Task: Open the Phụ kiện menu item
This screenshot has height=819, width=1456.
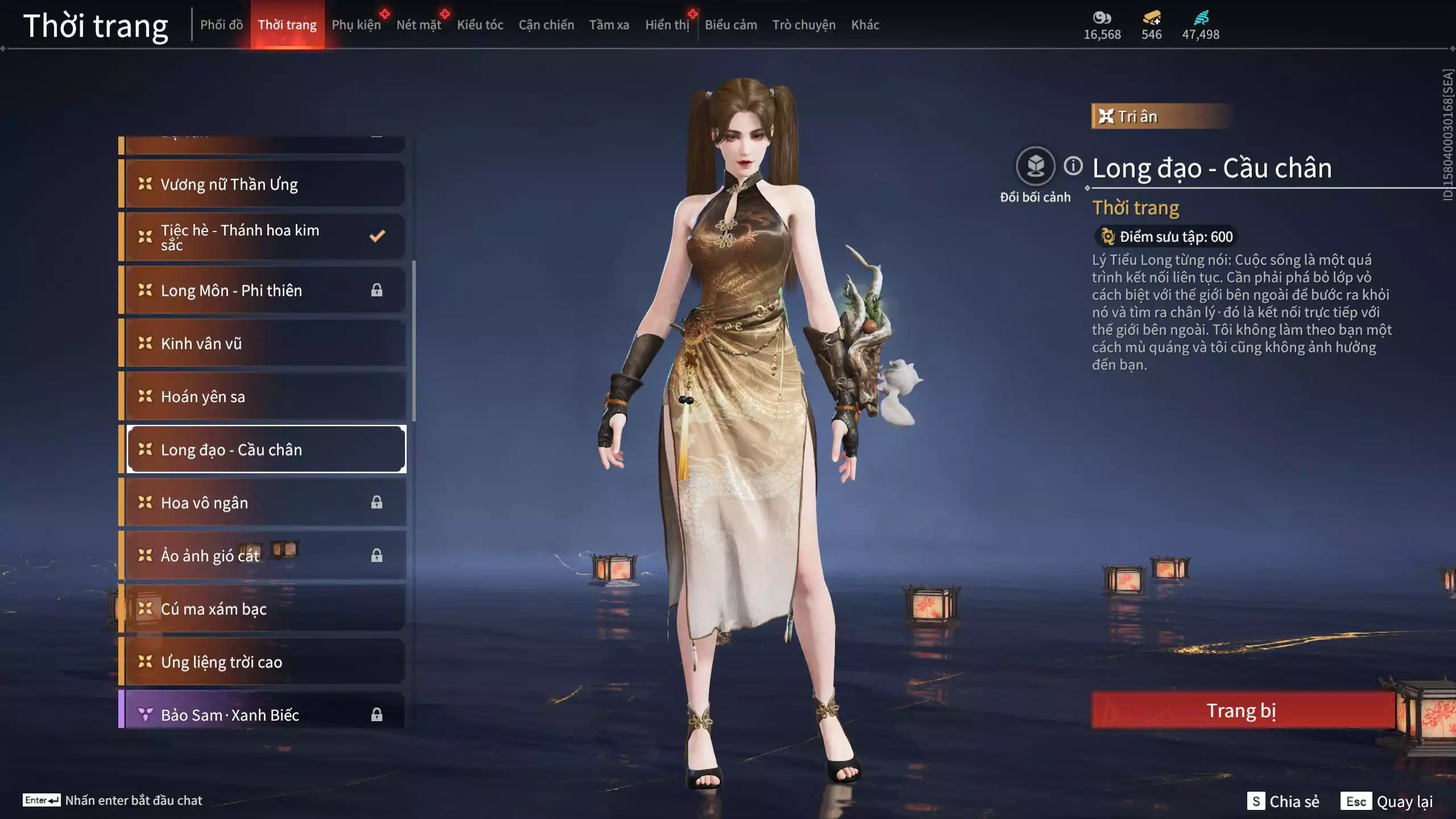Action: click(357, 25)
